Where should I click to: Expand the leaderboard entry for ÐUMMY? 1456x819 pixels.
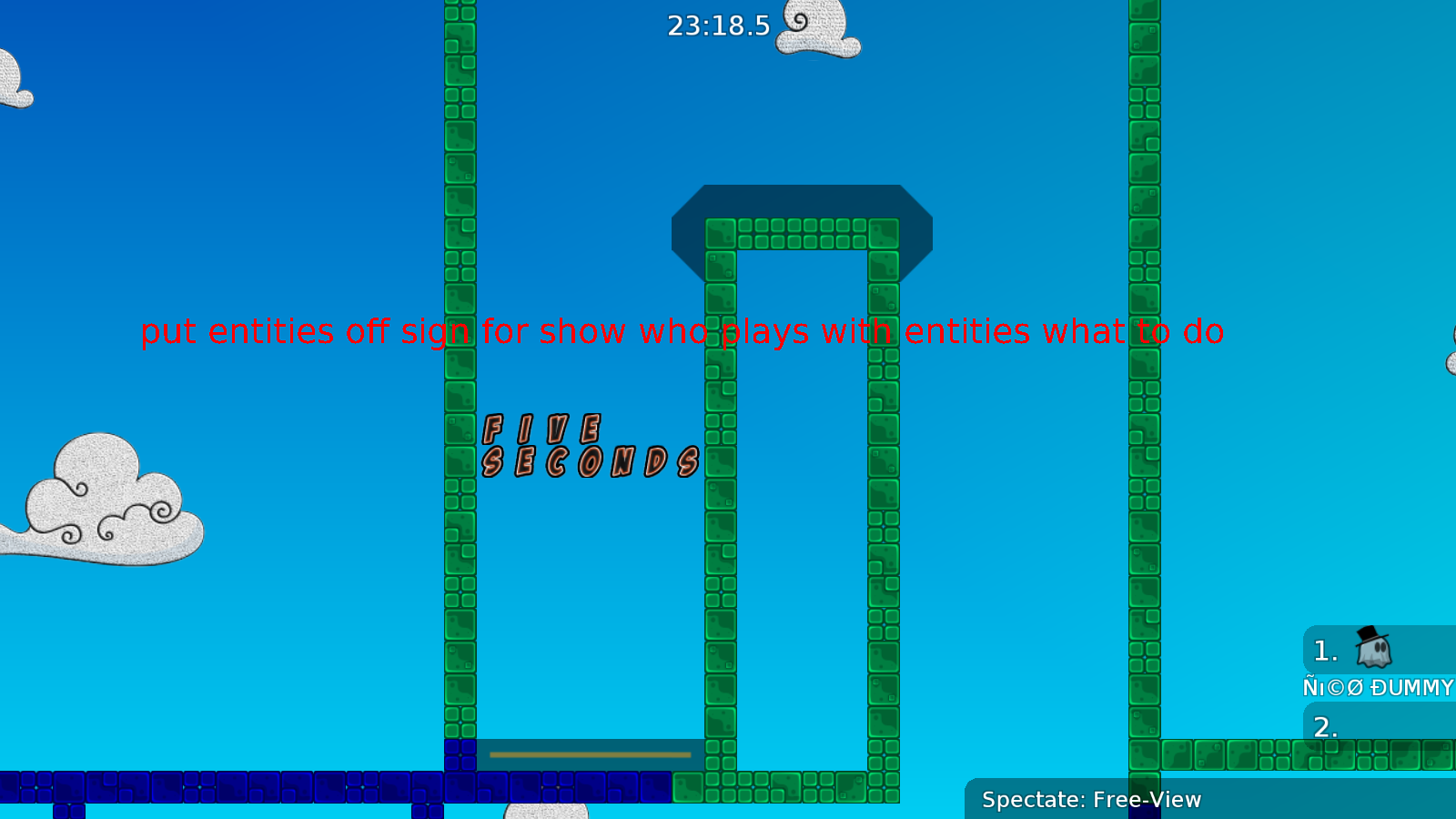[1379, 687]
